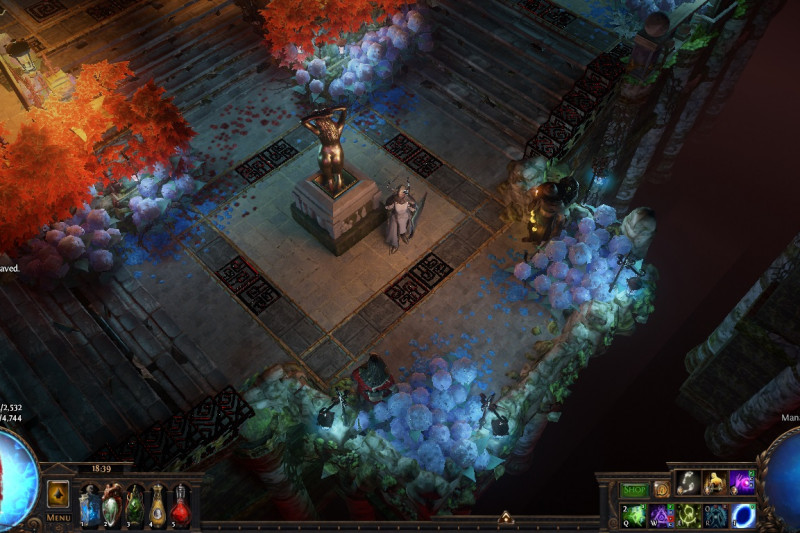Use the purple triangle skill on W

(x=662, y=515)
